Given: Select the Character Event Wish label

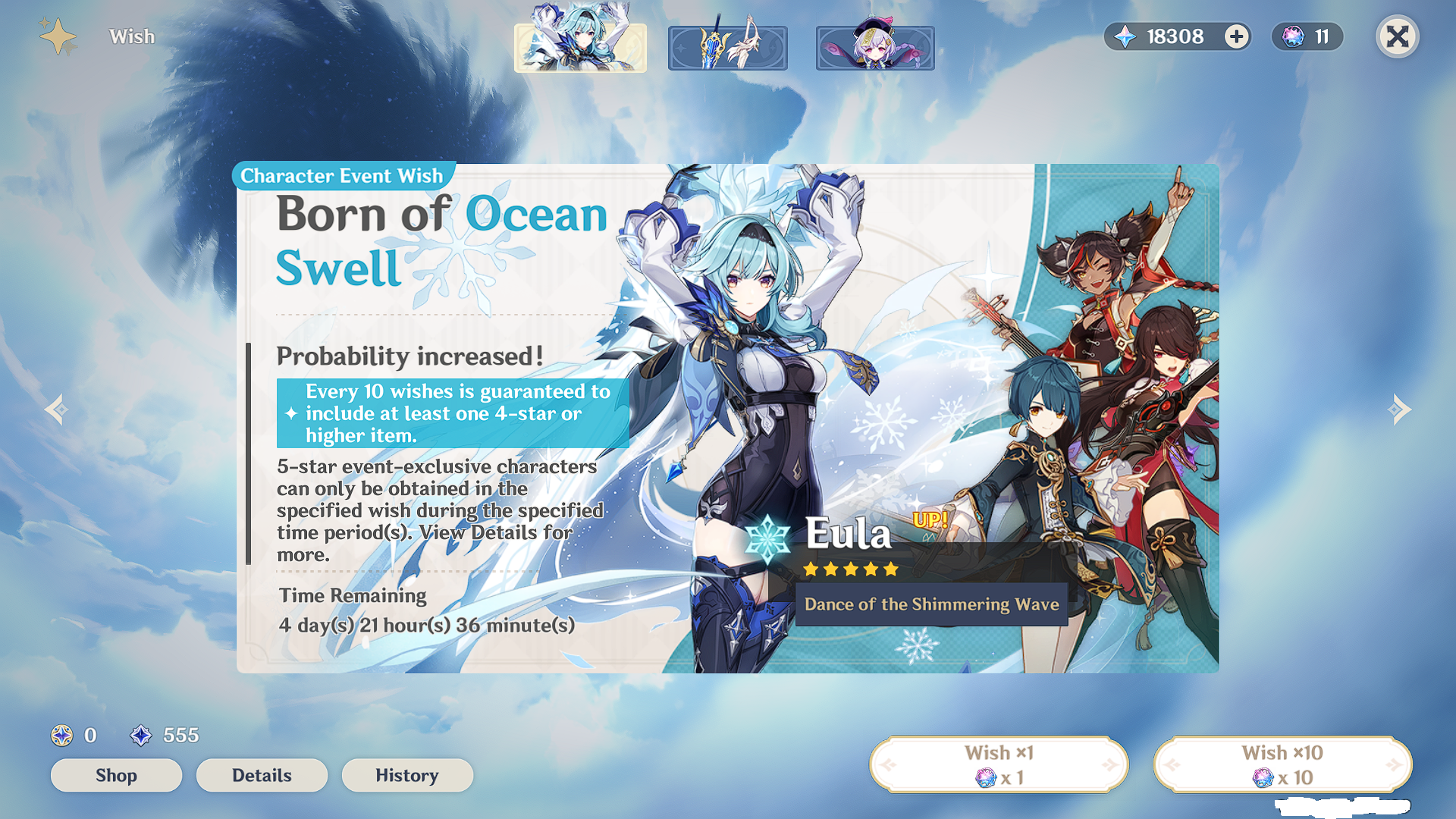Looking at the screenshot, I should [340, 175].
